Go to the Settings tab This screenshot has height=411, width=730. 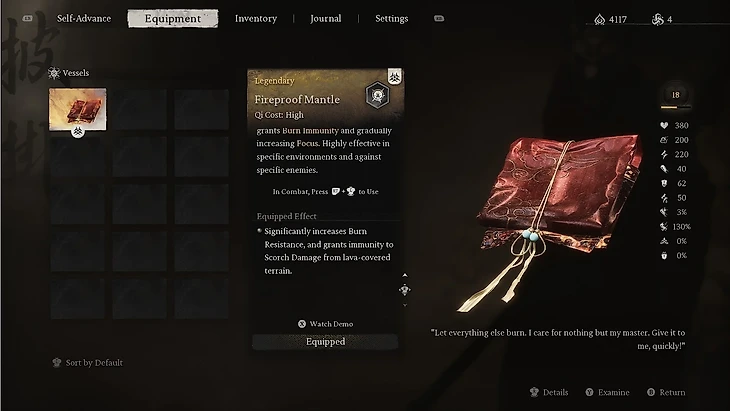[x=391, y=18]
